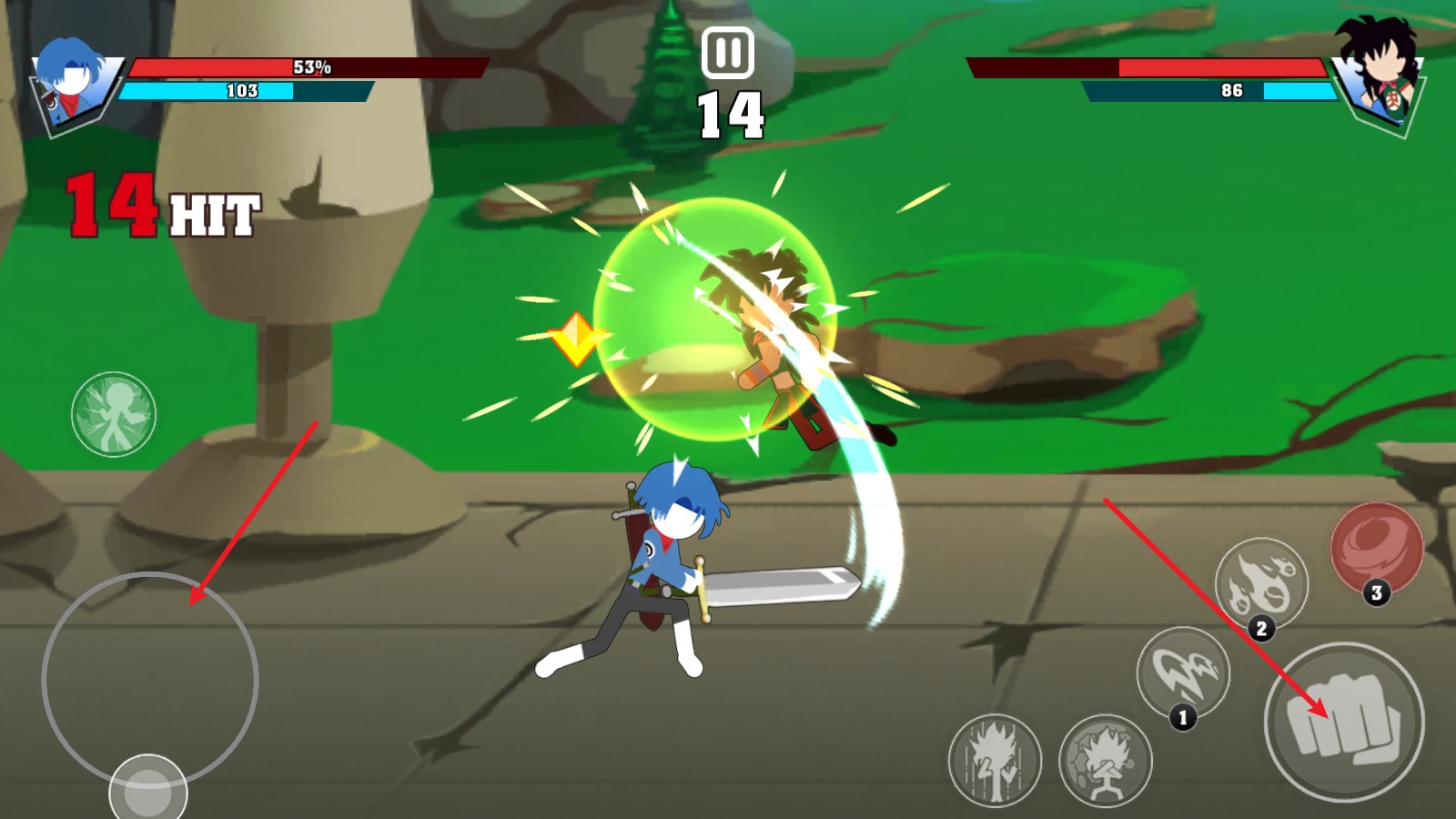
Task: Trigger the red skill 3 swirl ability
Action: coord(1376,549)
